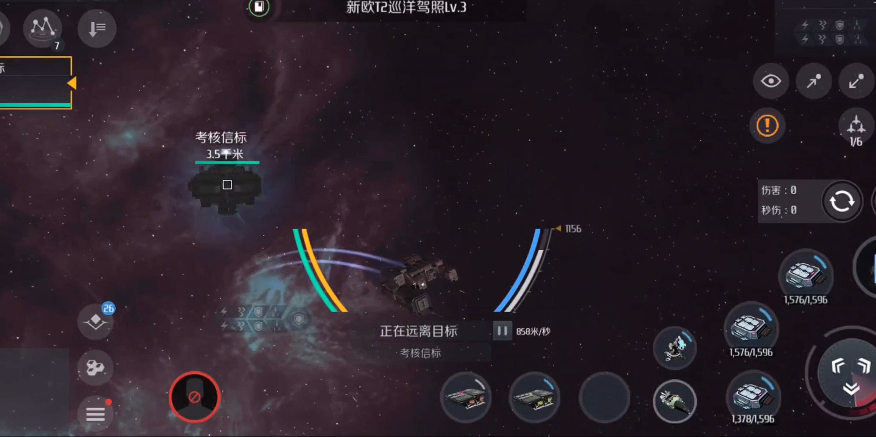876x437 pixels.
Task: Tap the arrow-to-dot icon beside the eye
Action: [814, 82]
